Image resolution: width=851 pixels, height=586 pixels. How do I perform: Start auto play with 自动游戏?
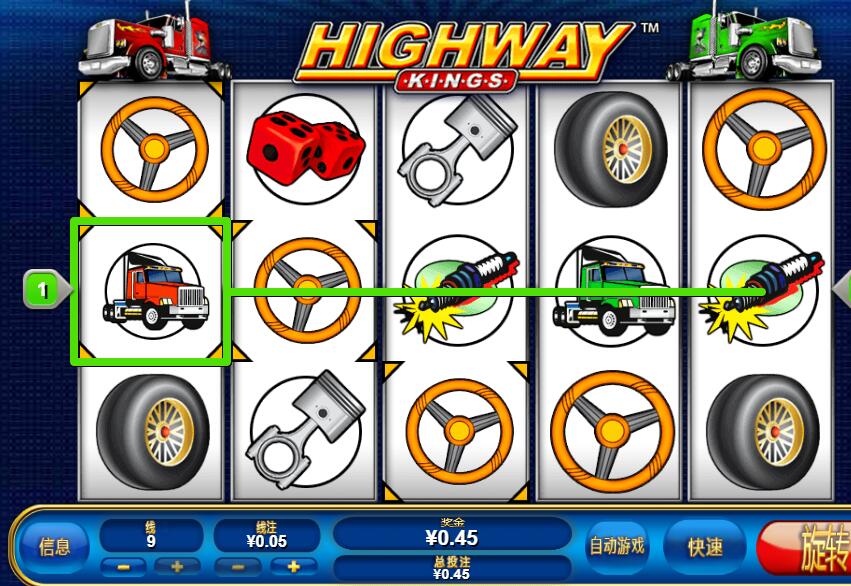pyautogui.click(x=616, y=546)
